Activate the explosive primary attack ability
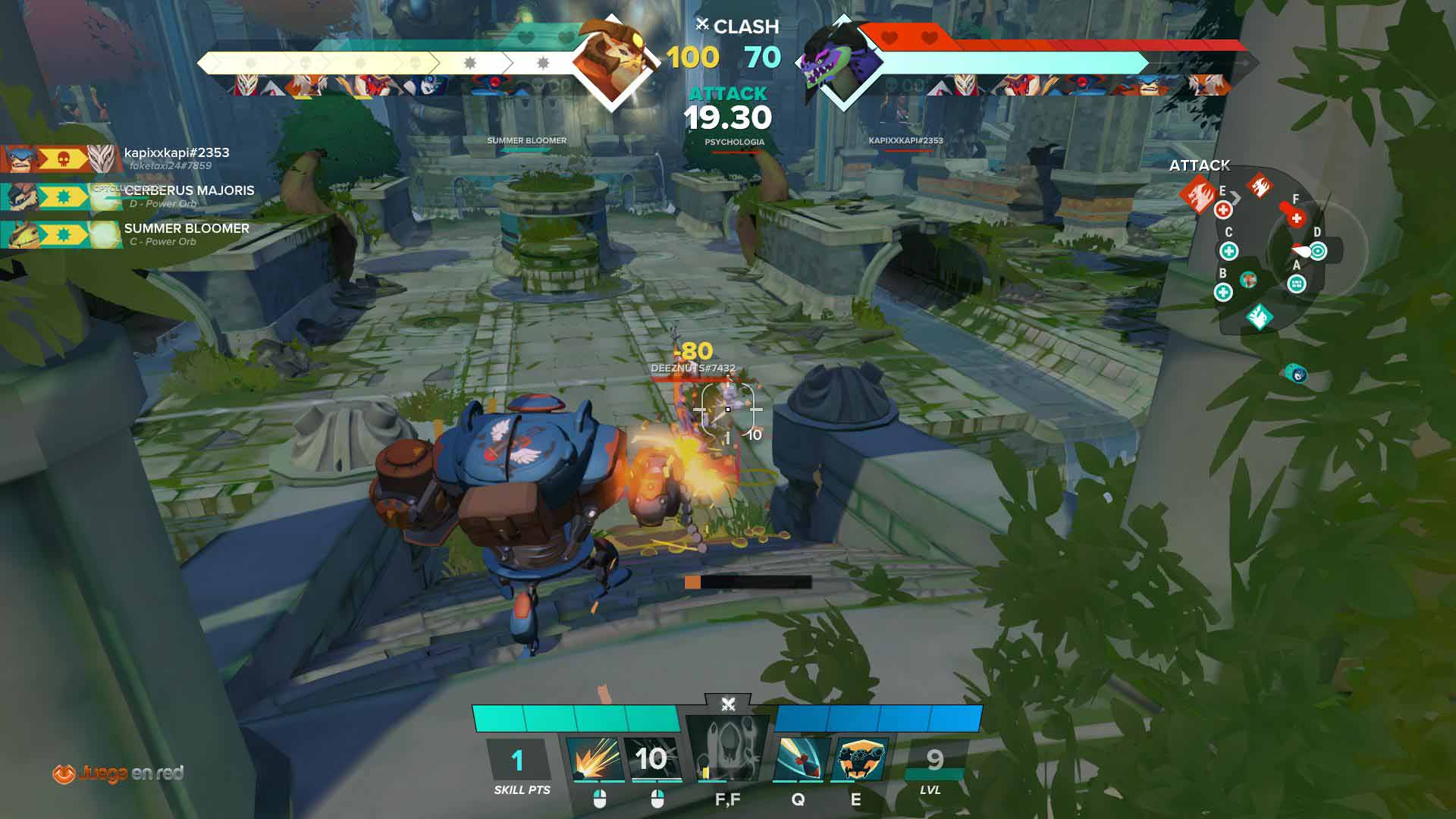 [595, 758]
